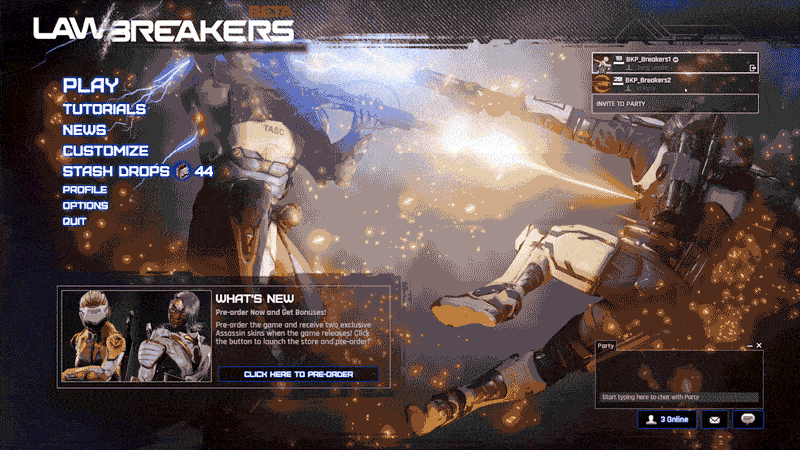Open the Options menu
The image size is (800, 450).
click(85, 206)
